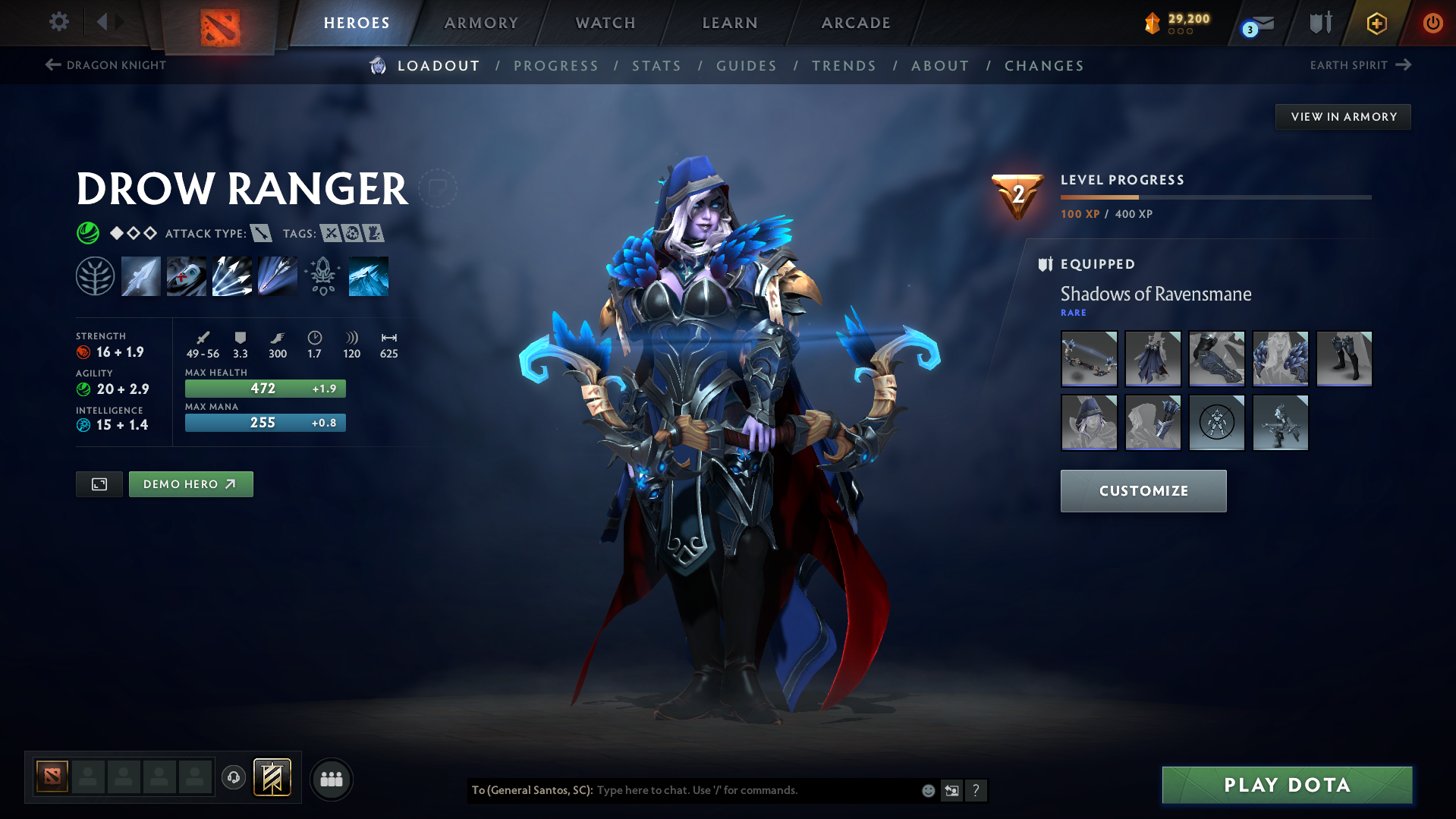Toggle the battle pass emblem near party slots
The width and height of the screenshot is (1456, 819).
click(272, 777)
